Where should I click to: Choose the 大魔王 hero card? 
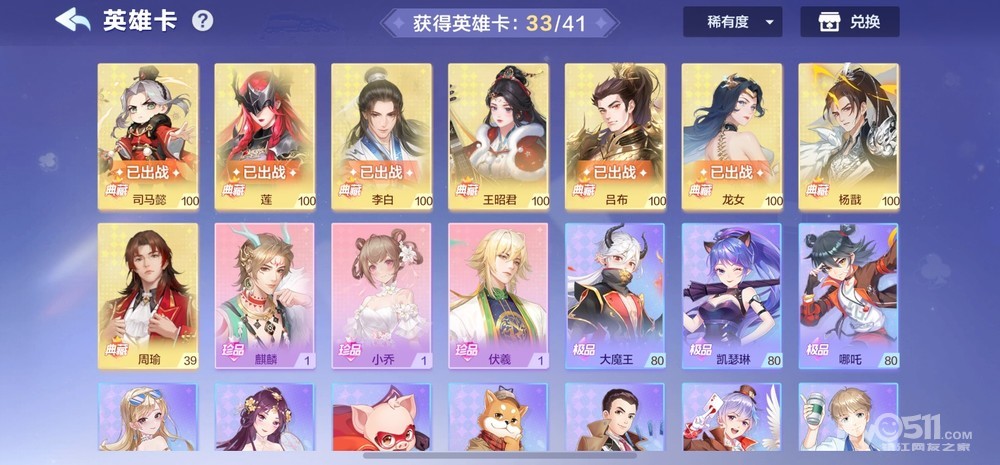pyautogui.click(x=615, y=296)
